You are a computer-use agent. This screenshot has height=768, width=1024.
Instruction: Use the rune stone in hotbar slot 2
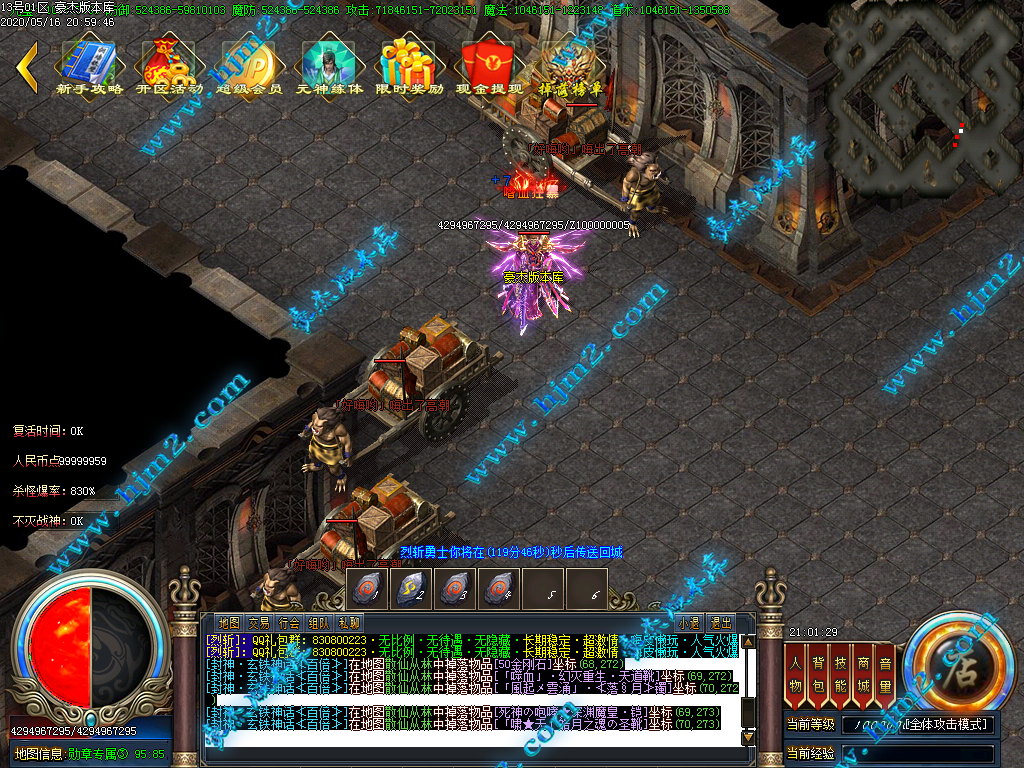[x=411, y=589]
